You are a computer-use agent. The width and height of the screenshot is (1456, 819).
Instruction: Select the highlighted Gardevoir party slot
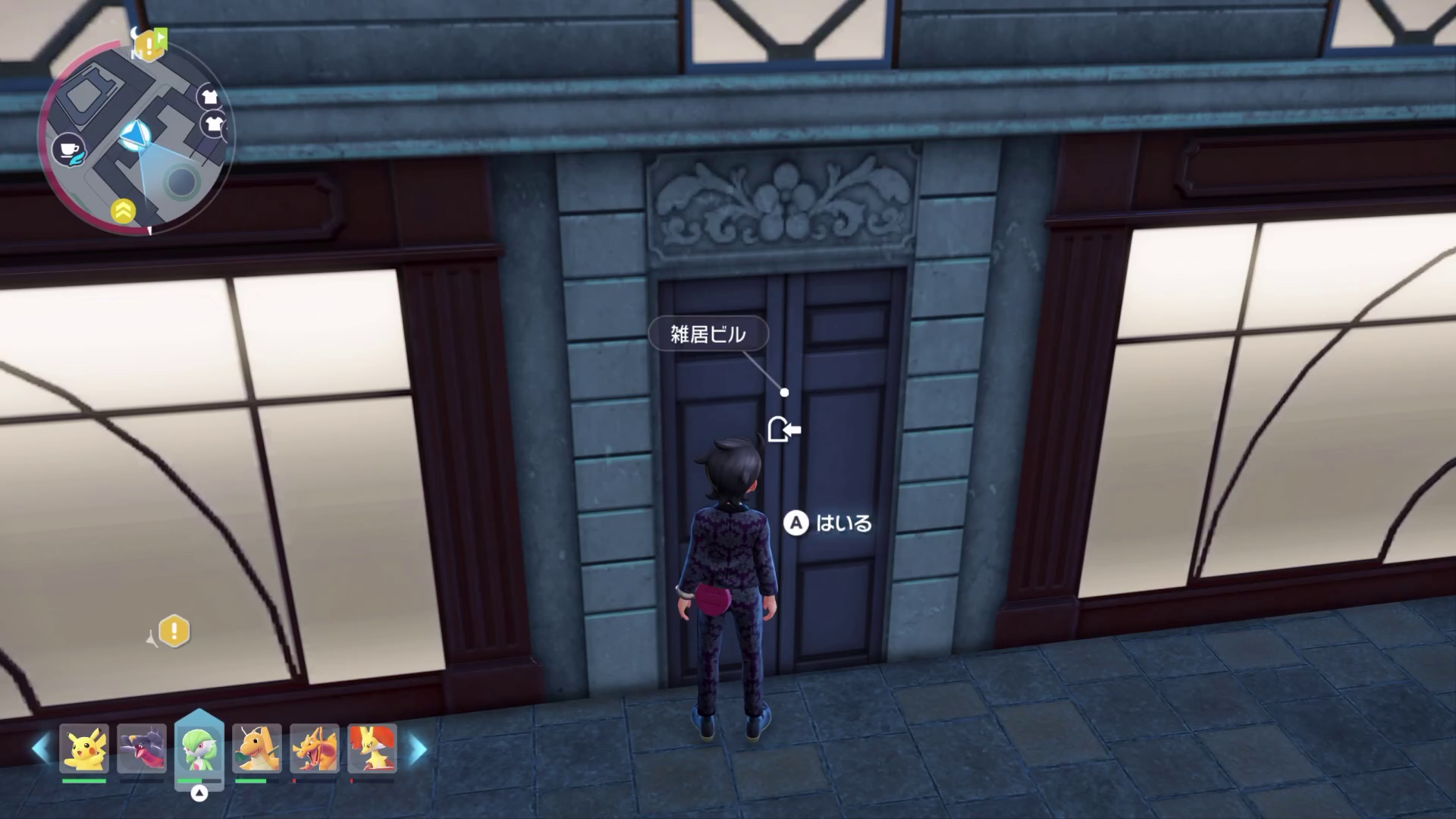(199, 748)
